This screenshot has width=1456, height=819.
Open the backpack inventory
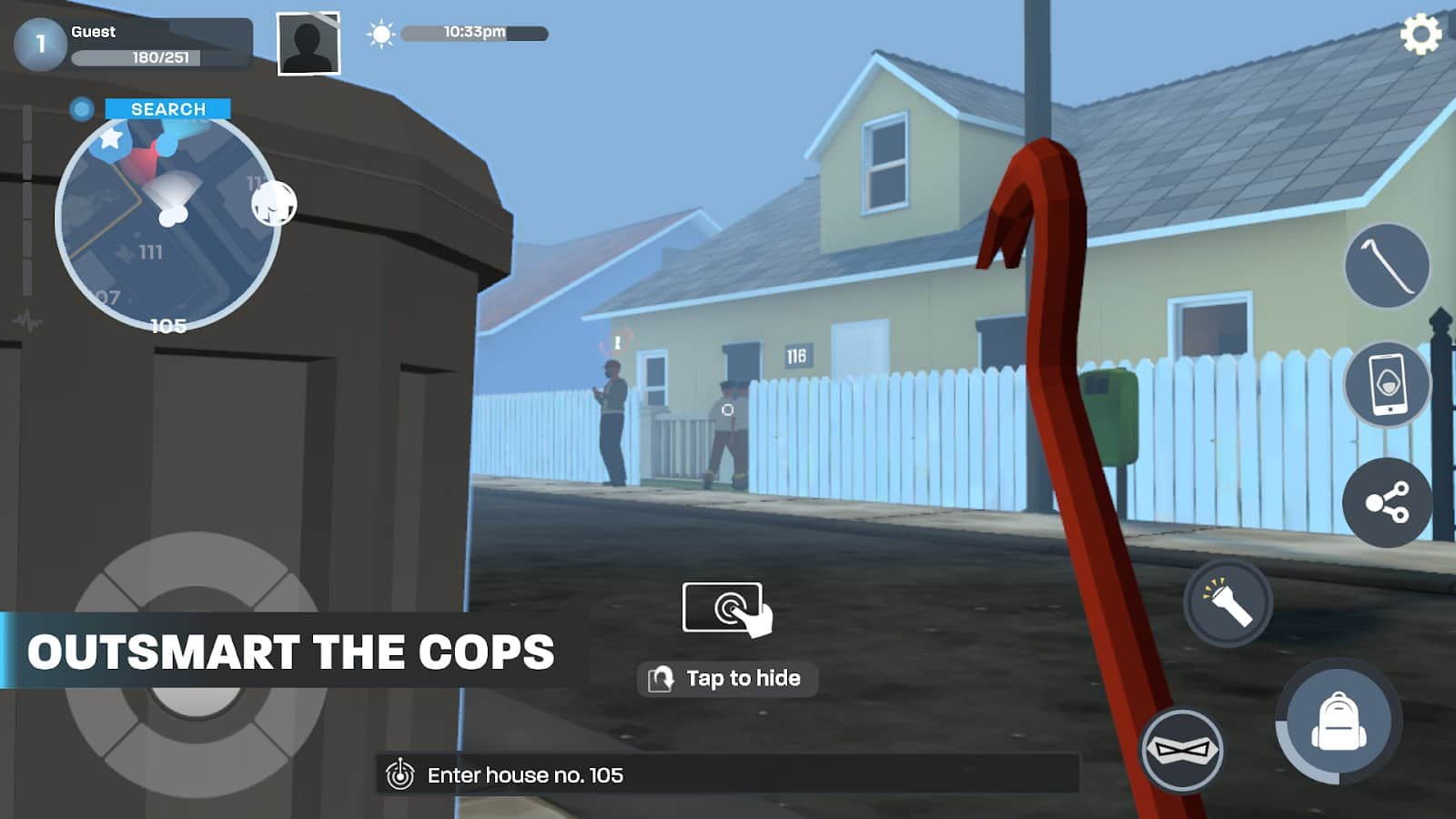point(1338,721)
